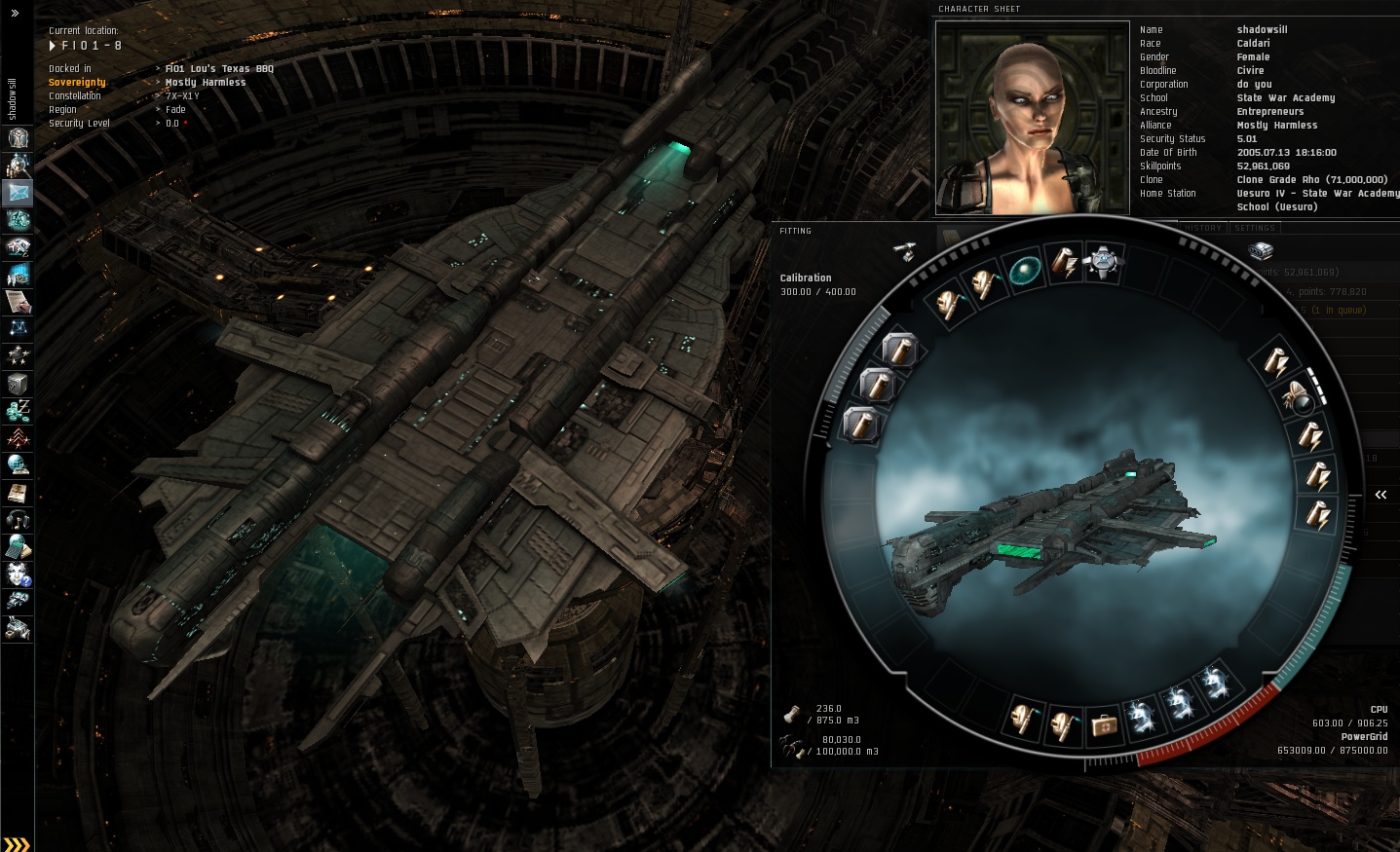Open the headphones jukebox icon
The image size is (1400, 852).
click(x=18, y=520)
